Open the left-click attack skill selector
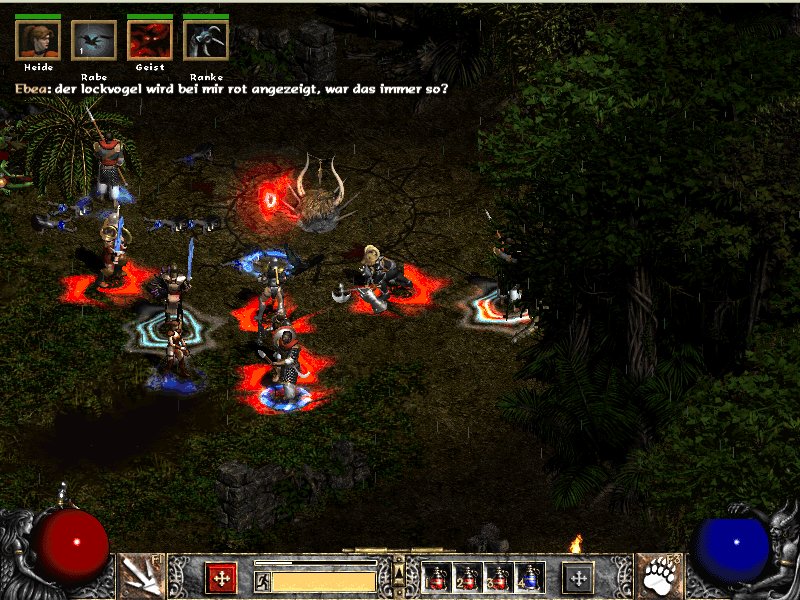Image resolution: width=800 pixels, height=600 pixels. 141,577
